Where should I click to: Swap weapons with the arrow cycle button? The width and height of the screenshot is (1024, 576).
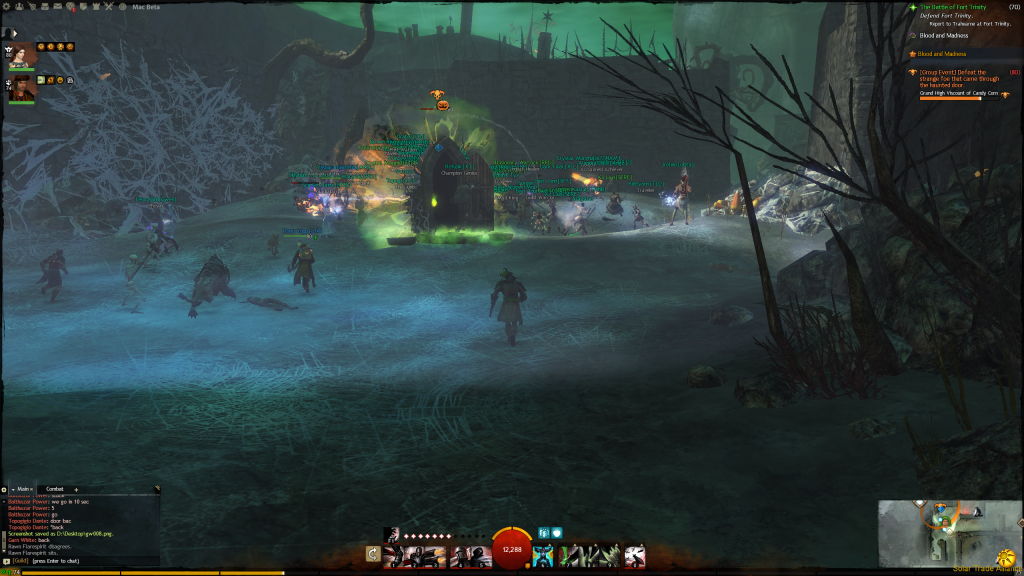click(x=373, y=554)
